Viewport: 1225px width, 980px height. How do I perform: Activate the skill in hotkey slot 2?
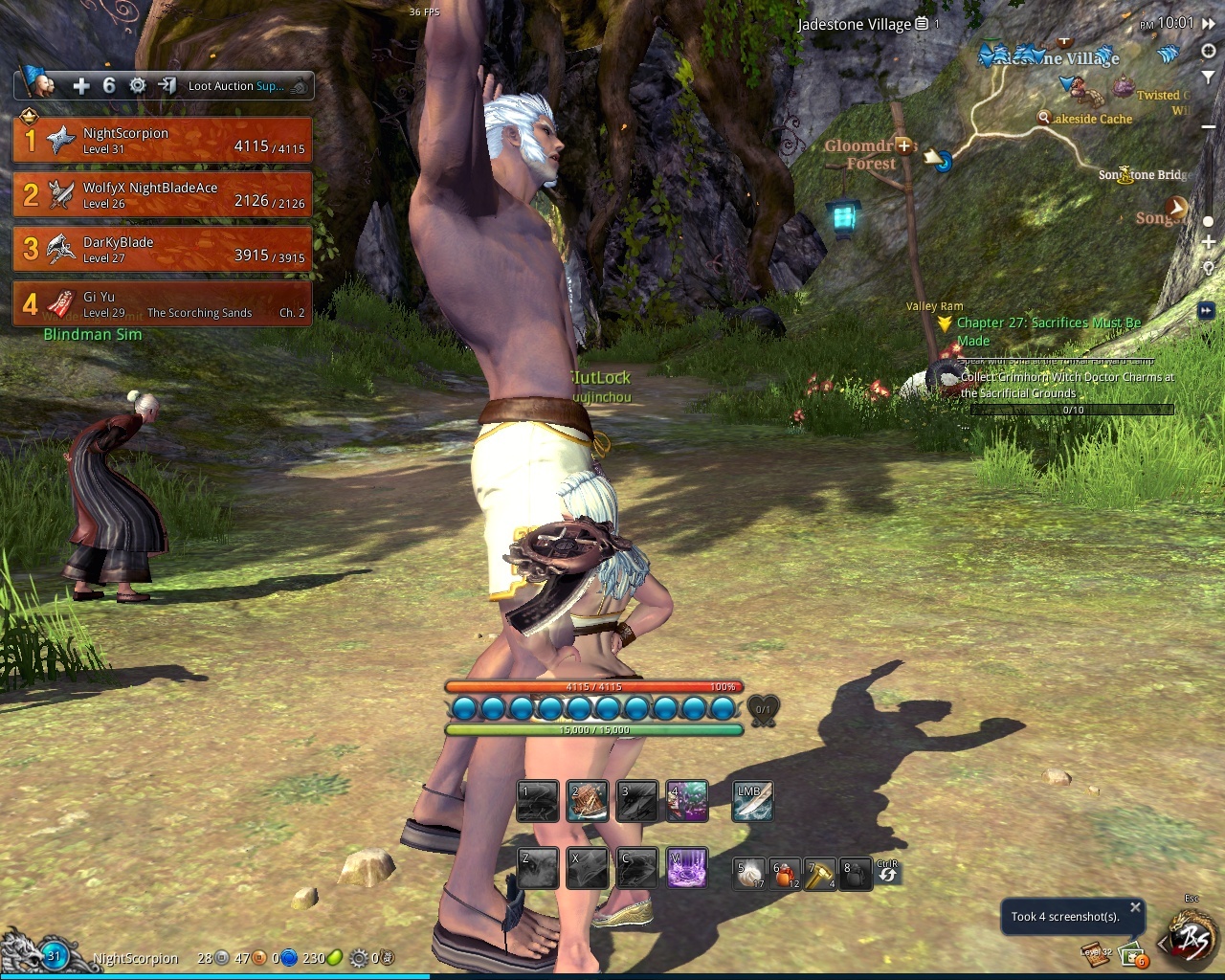point(587,802)
